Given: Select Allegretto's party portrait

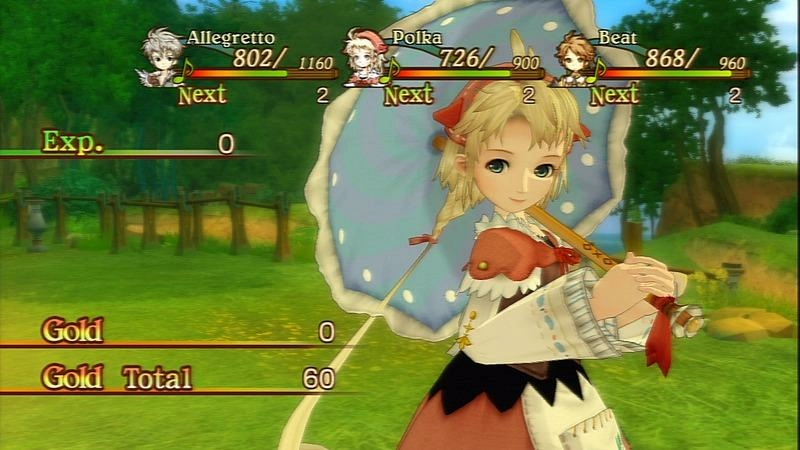Looking at the screenshot, I should click(162, 58).
